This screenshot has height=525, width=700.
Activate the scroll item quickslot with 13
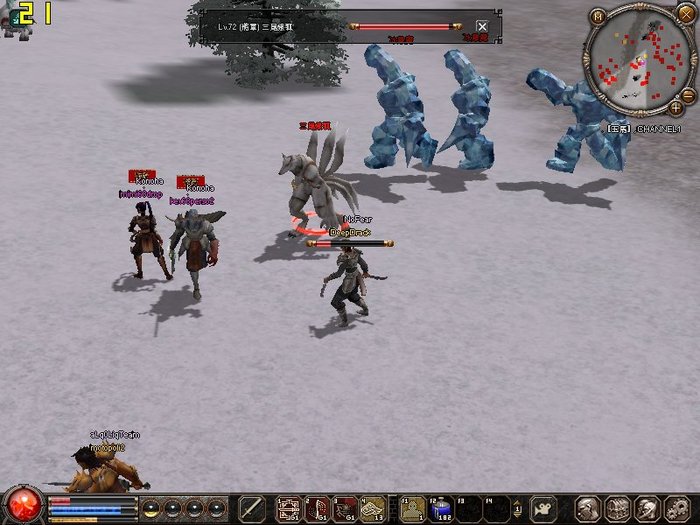[x=374, y=508]
